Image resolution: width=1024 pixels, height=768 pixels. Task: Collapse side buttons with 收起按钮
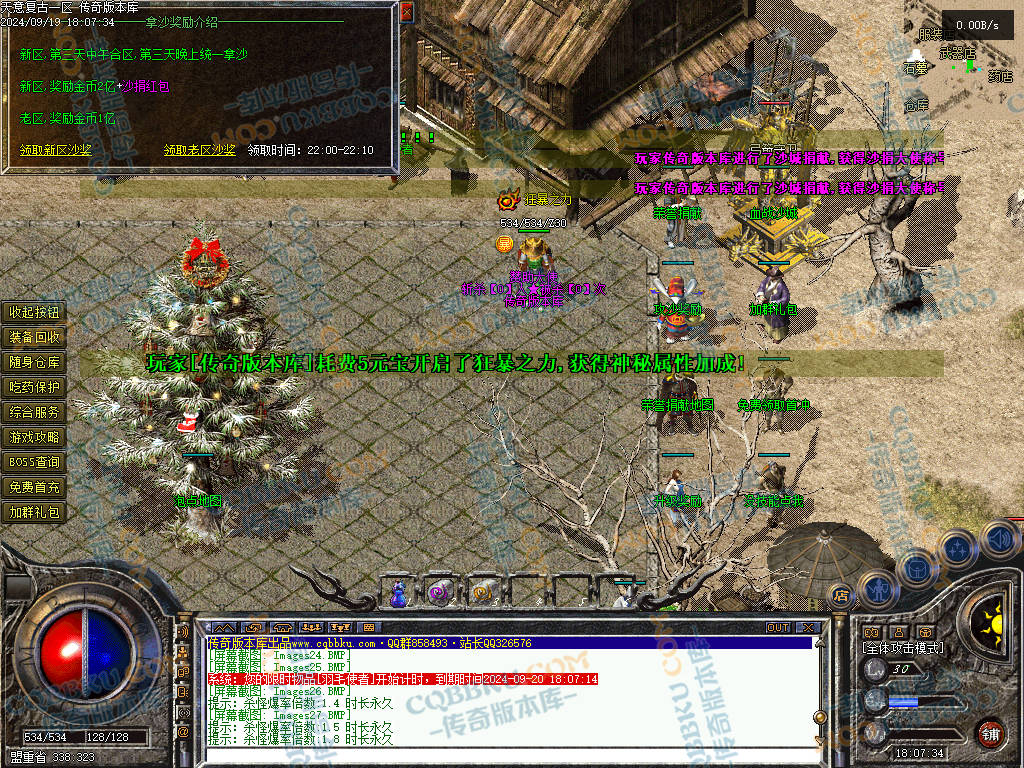(x=35, y=312)
